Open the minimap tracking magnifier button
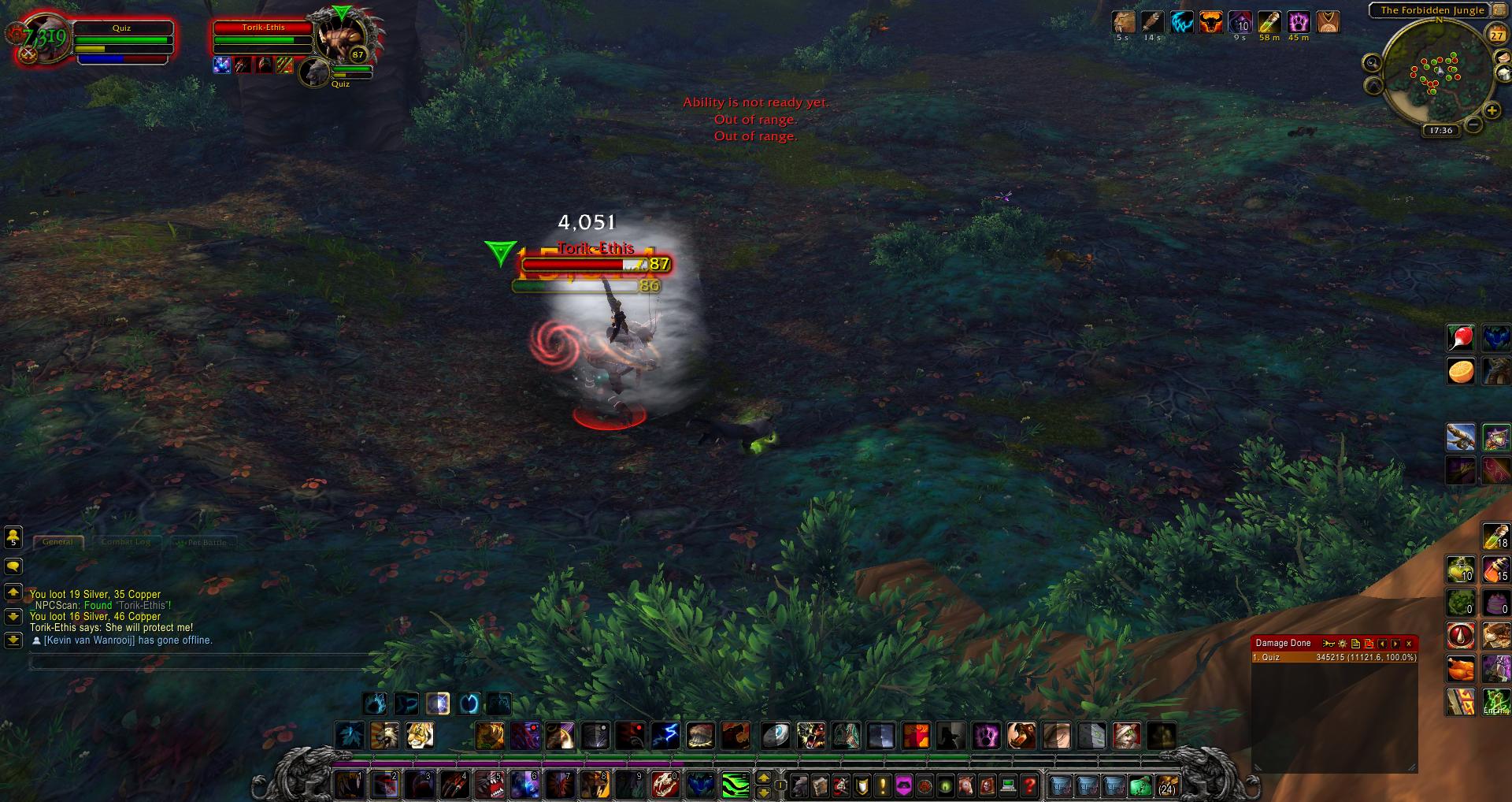 [x=1372, y=63]
